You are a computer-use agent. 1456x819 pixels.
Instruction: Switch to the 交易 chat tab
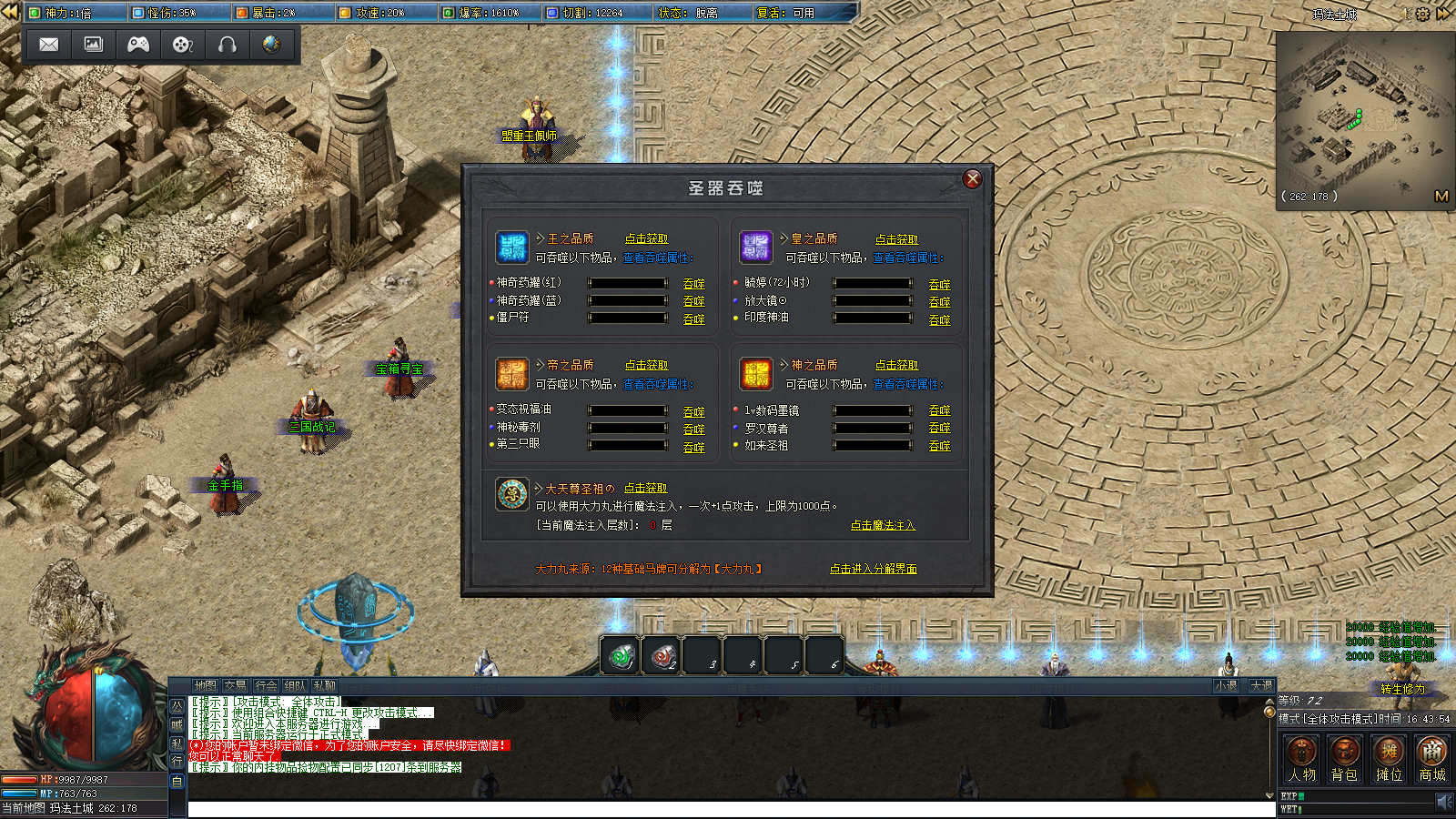pos(235,686)
